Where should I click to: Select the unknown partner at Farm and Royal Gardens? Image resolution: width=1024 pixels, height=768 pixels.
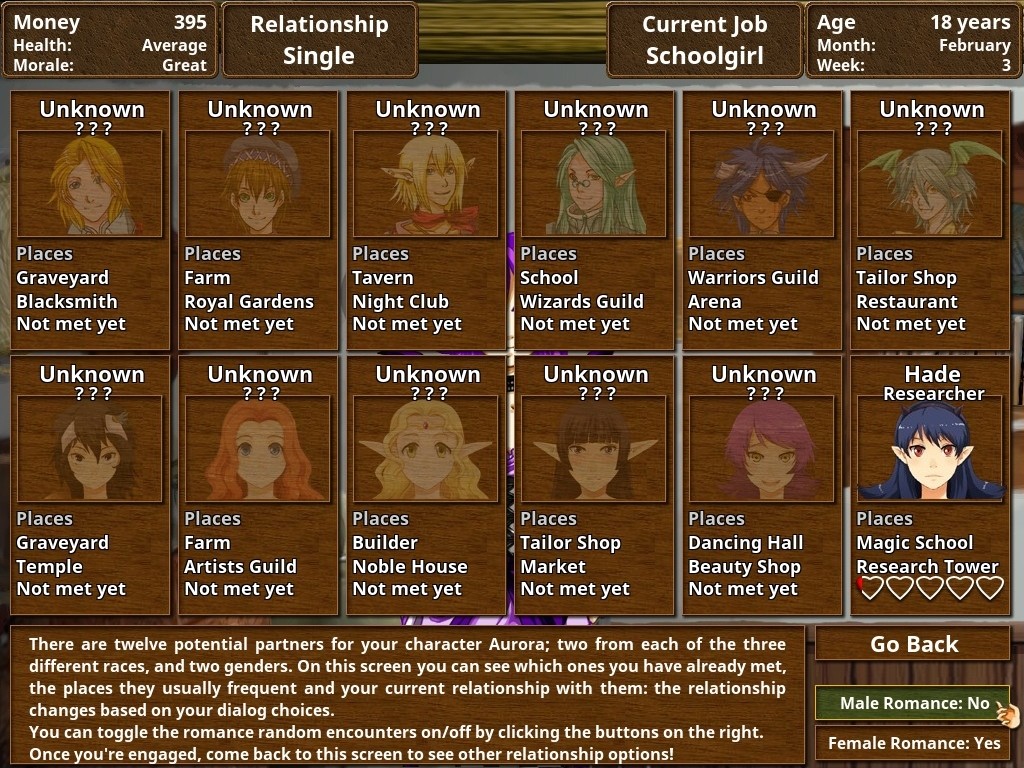point(258,185)
